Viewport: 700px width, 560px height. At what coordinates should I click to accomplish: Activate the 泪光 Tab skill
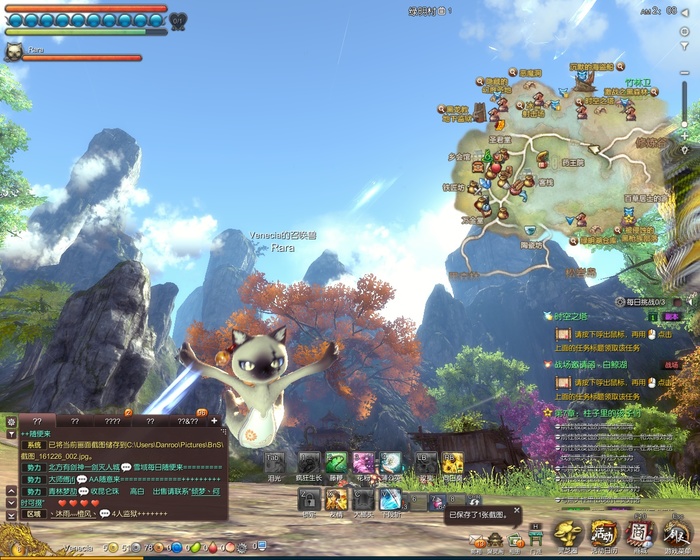(x=275, y=462)
